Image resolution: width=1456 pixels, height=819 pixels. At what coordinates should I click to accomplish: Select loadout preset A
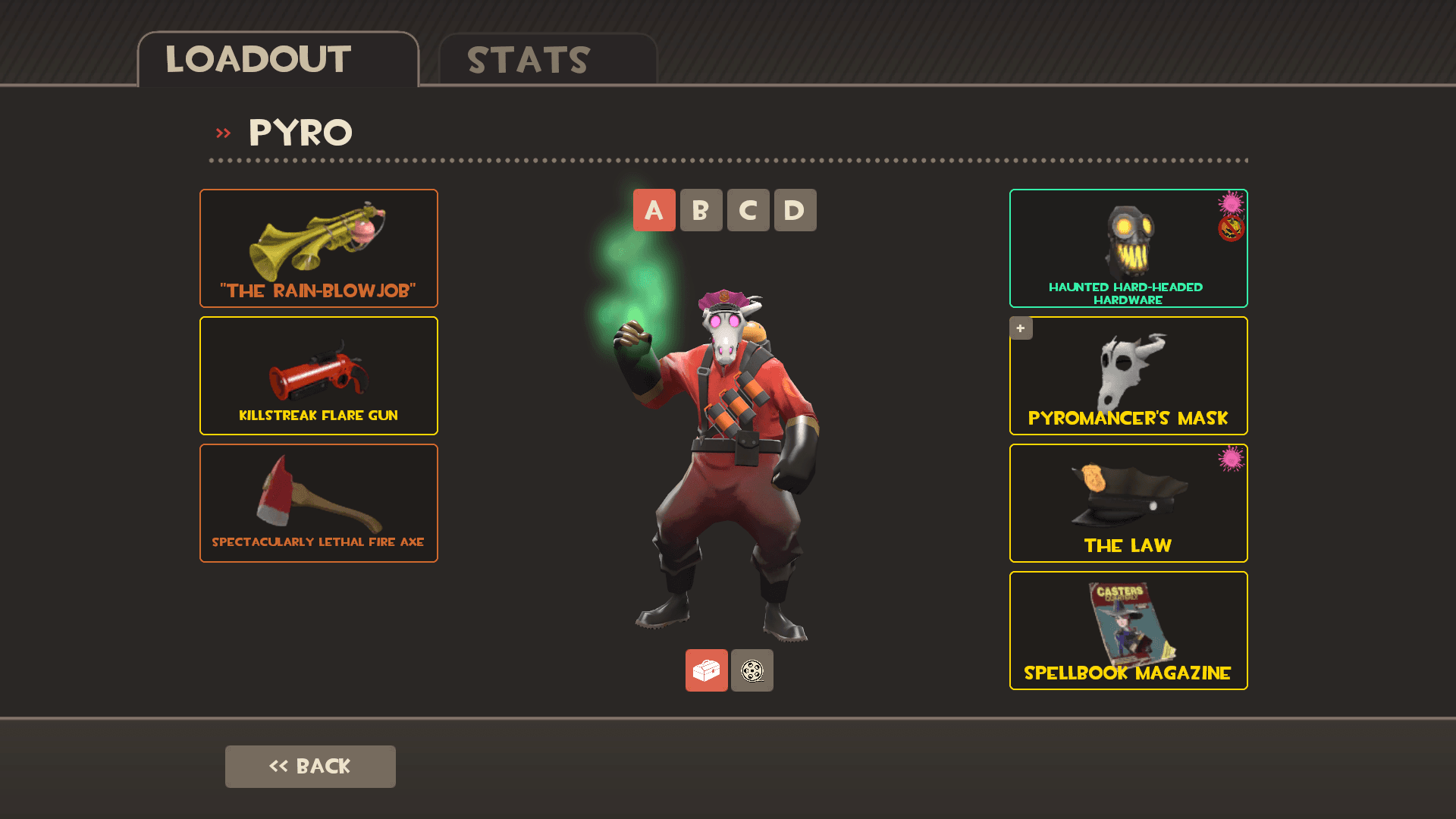(654, 210)
